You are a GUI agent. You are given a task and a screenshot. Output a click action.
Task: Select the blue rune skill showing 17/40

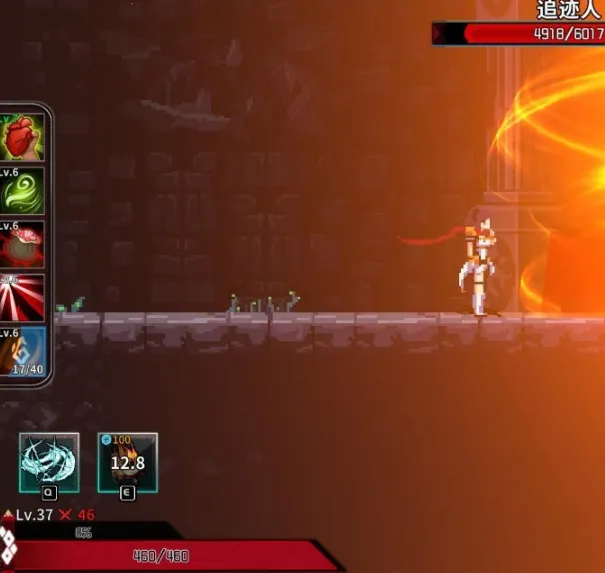[22, 352]
